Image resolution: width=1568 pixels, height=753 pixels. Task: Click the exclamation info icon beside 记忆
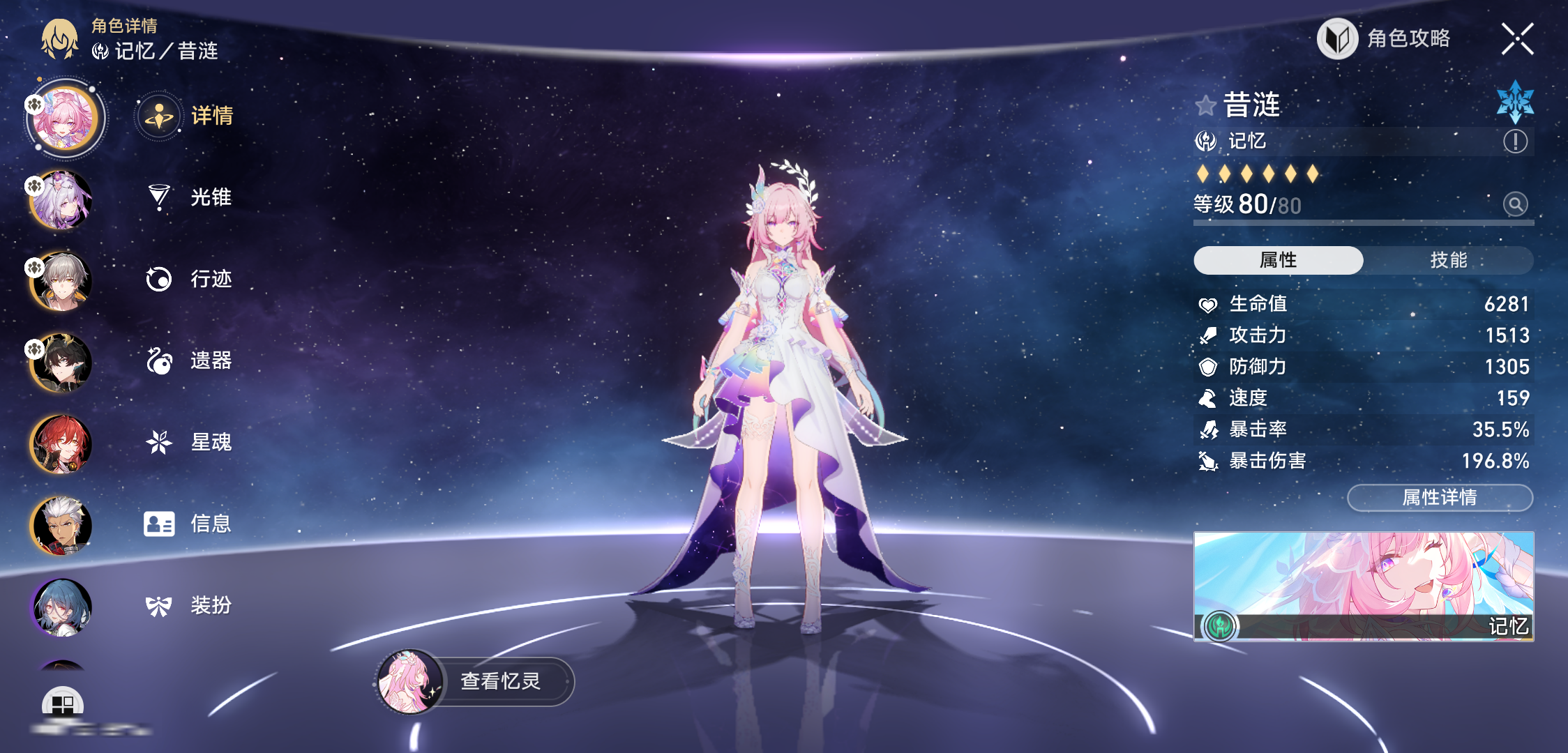(1515, 142)
